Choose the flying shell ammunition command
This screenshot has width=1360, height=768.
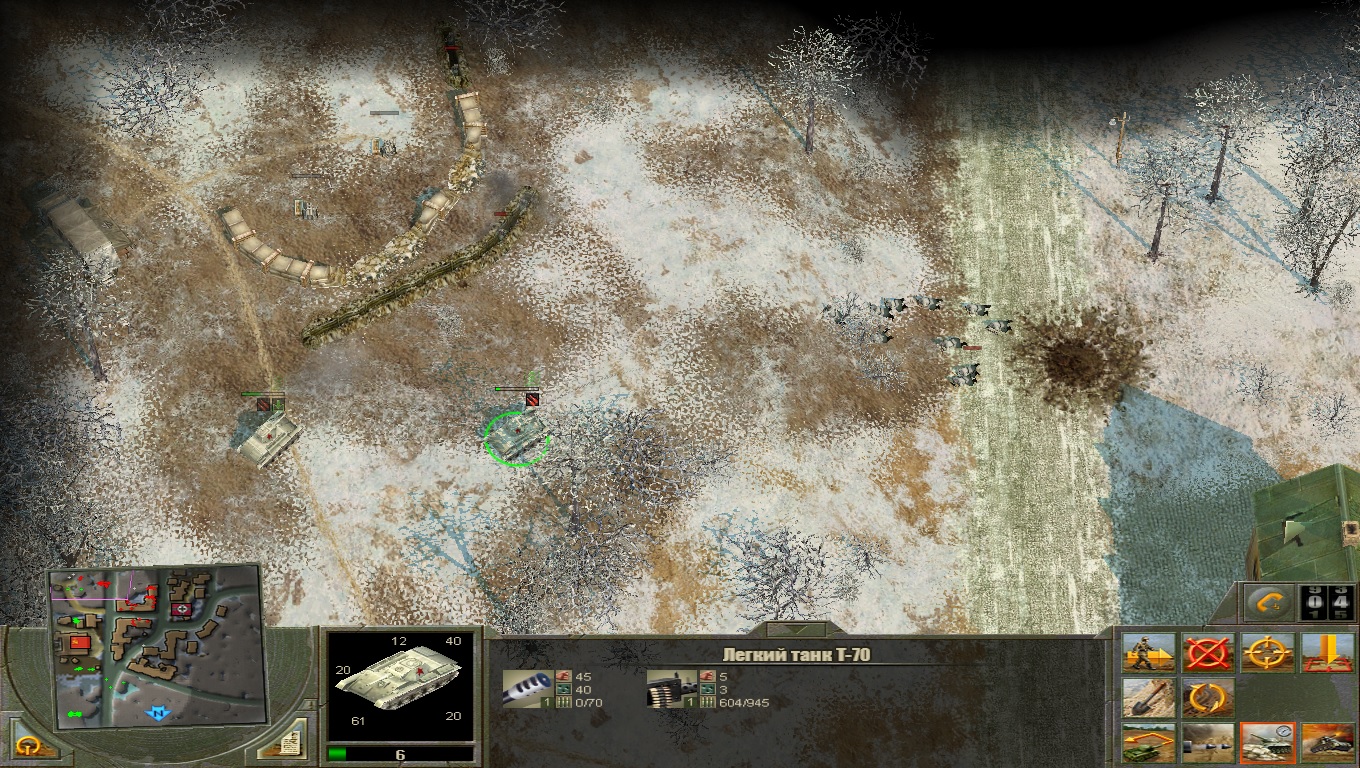click(x=1207, y=743)
